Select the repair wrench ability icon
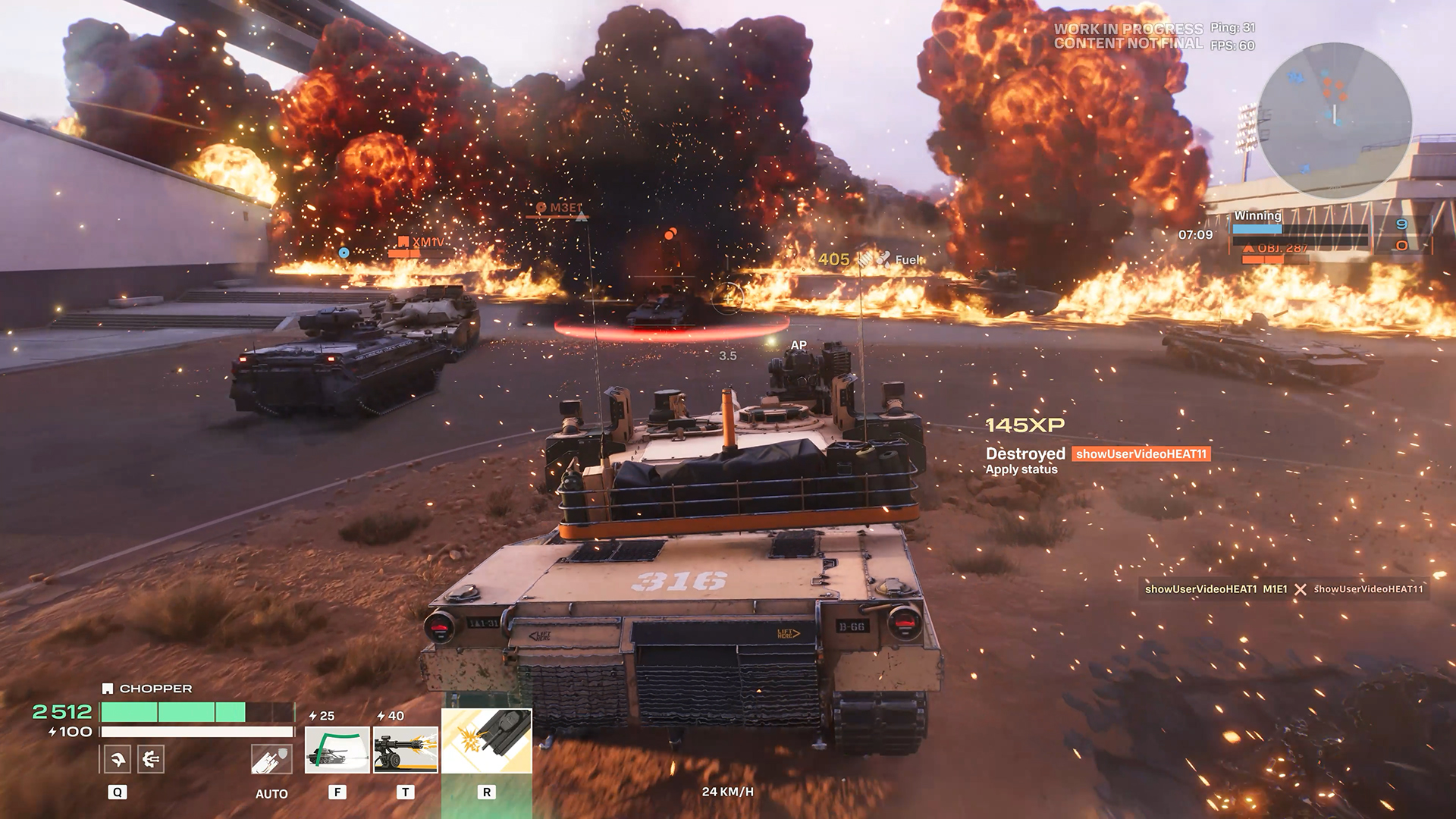Image resolution: width=1456 pixels, height=819 pixels. [x=118, y=758]
